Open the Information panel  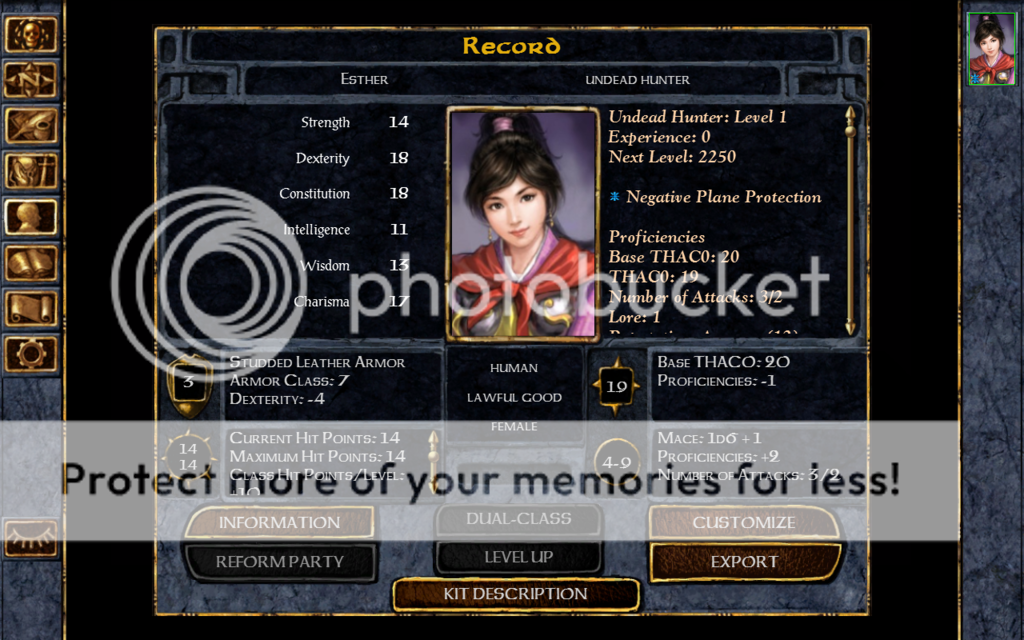(x=279, y=522)
